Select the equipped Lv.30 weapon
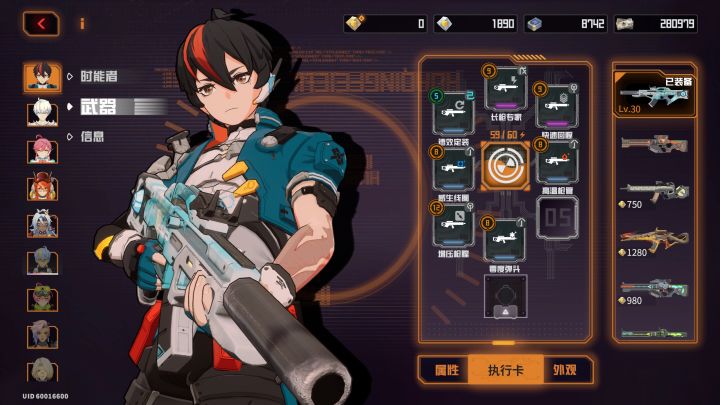 pyautogui.click(x=654, y=96)
